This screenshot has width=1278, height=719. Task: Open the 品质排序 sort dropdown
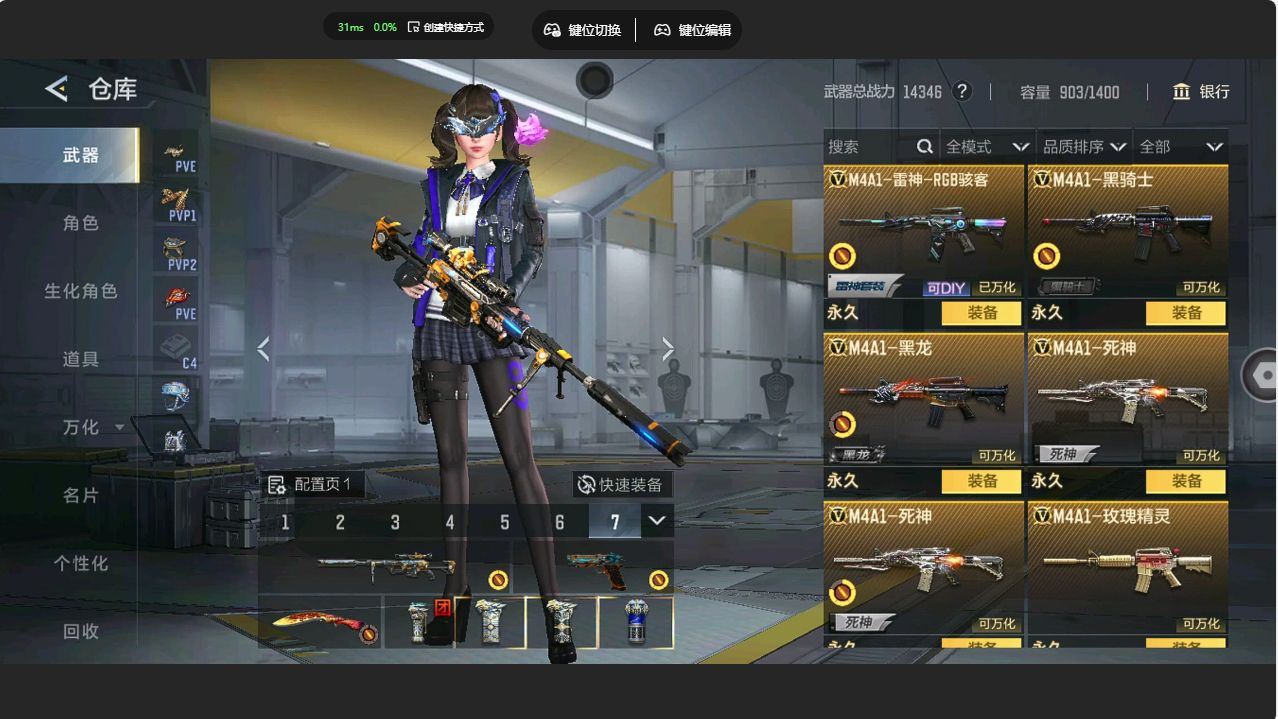(1084, 147)
